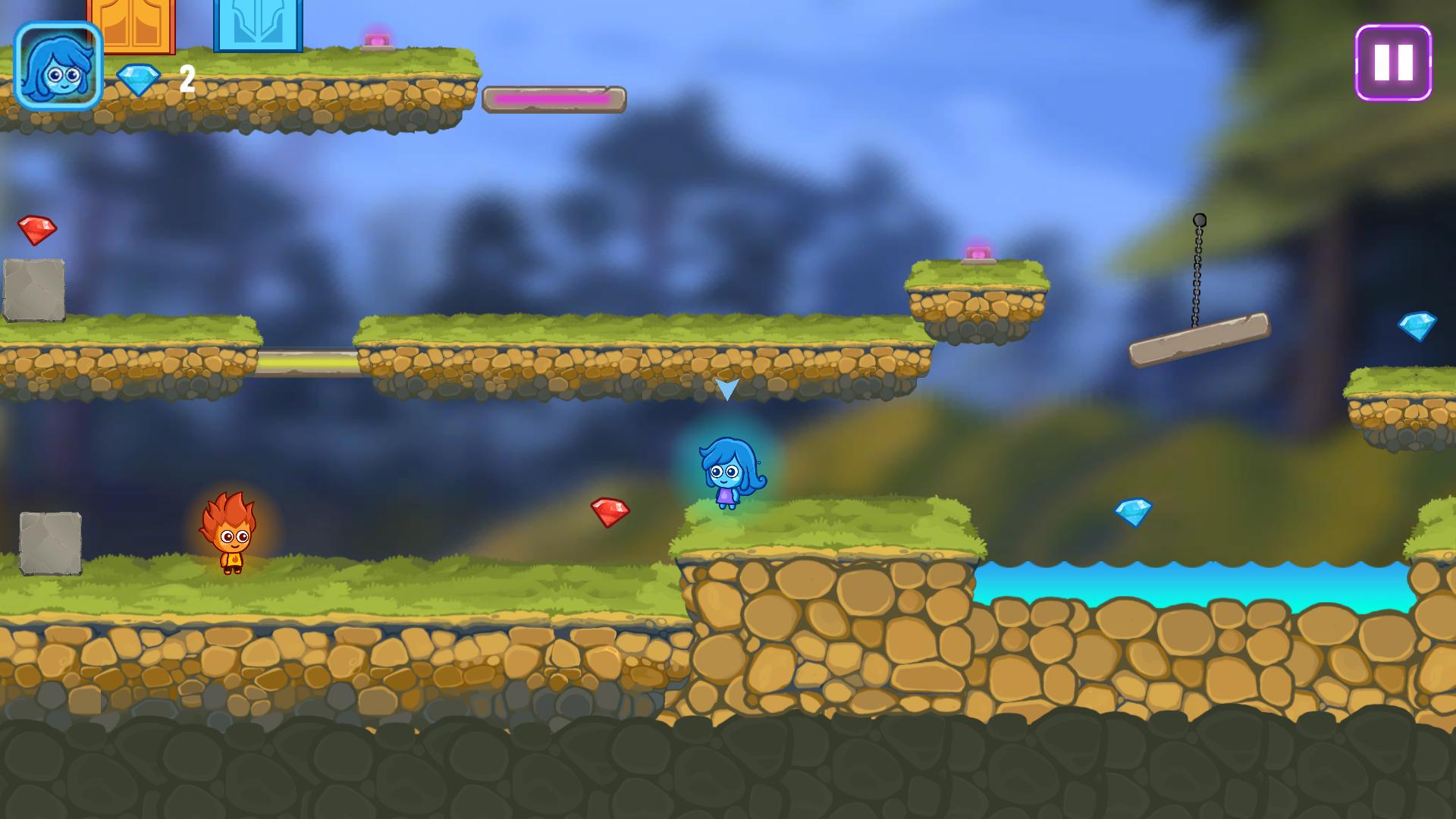
Task: Click the pause button
Action: 1392,64
